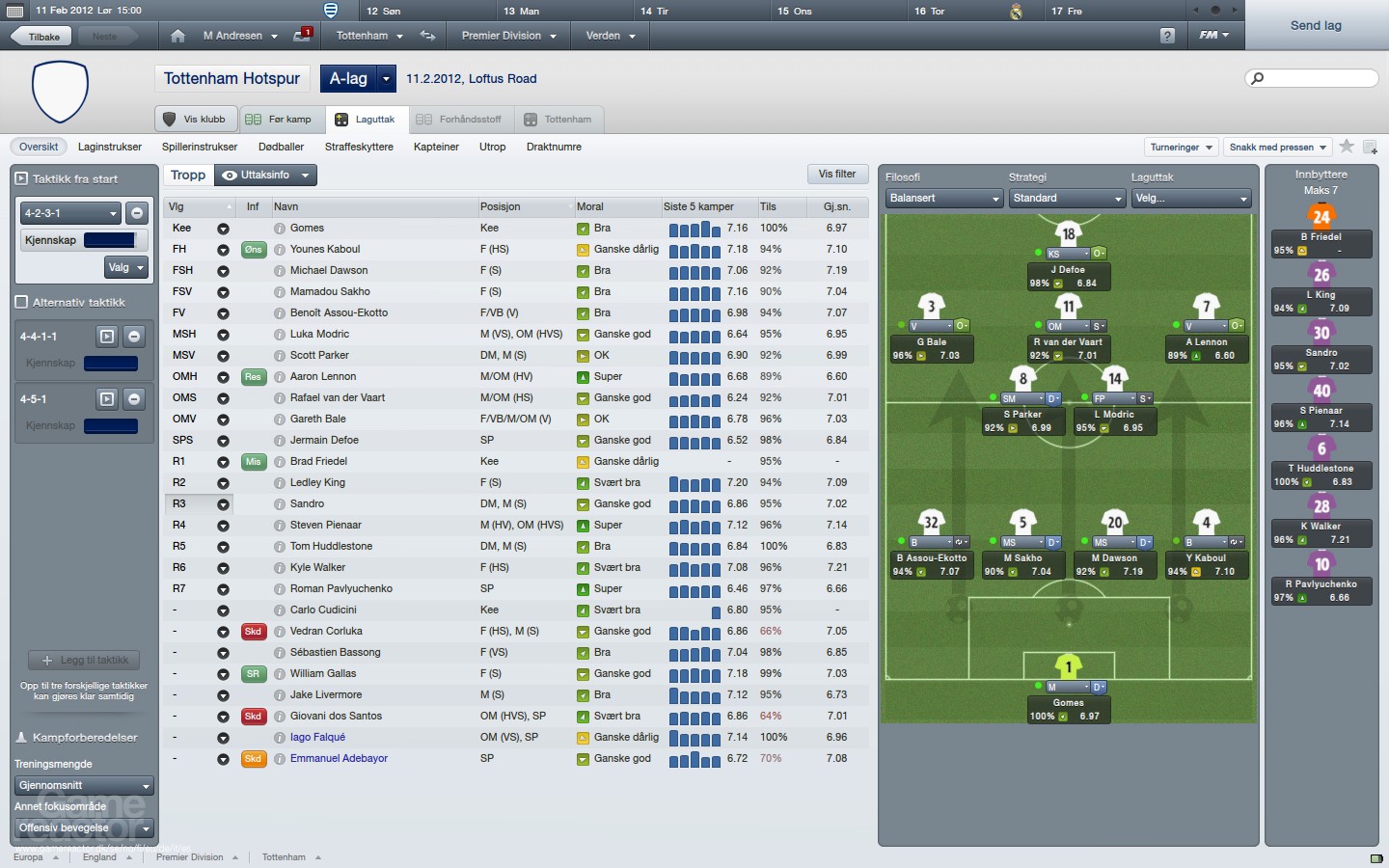Star this screen as a favorite
The height and width of the screenshot is (868, 1389).
[1348, 147]
